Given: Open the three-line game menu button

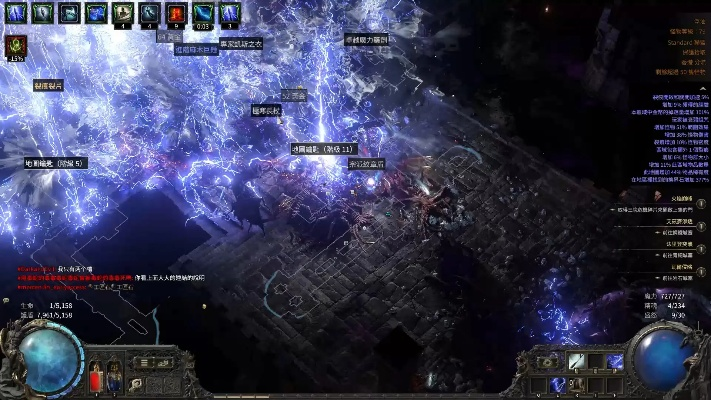Looking at the screenshot, I should [x=144, y=363].
